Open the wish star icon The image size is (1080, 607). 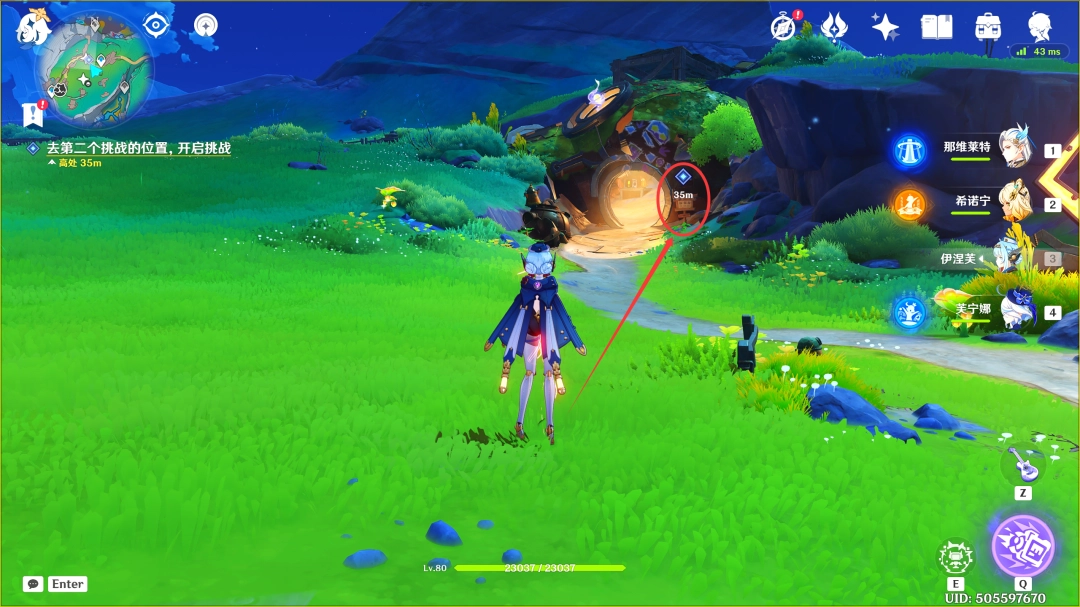pos(885,27)
